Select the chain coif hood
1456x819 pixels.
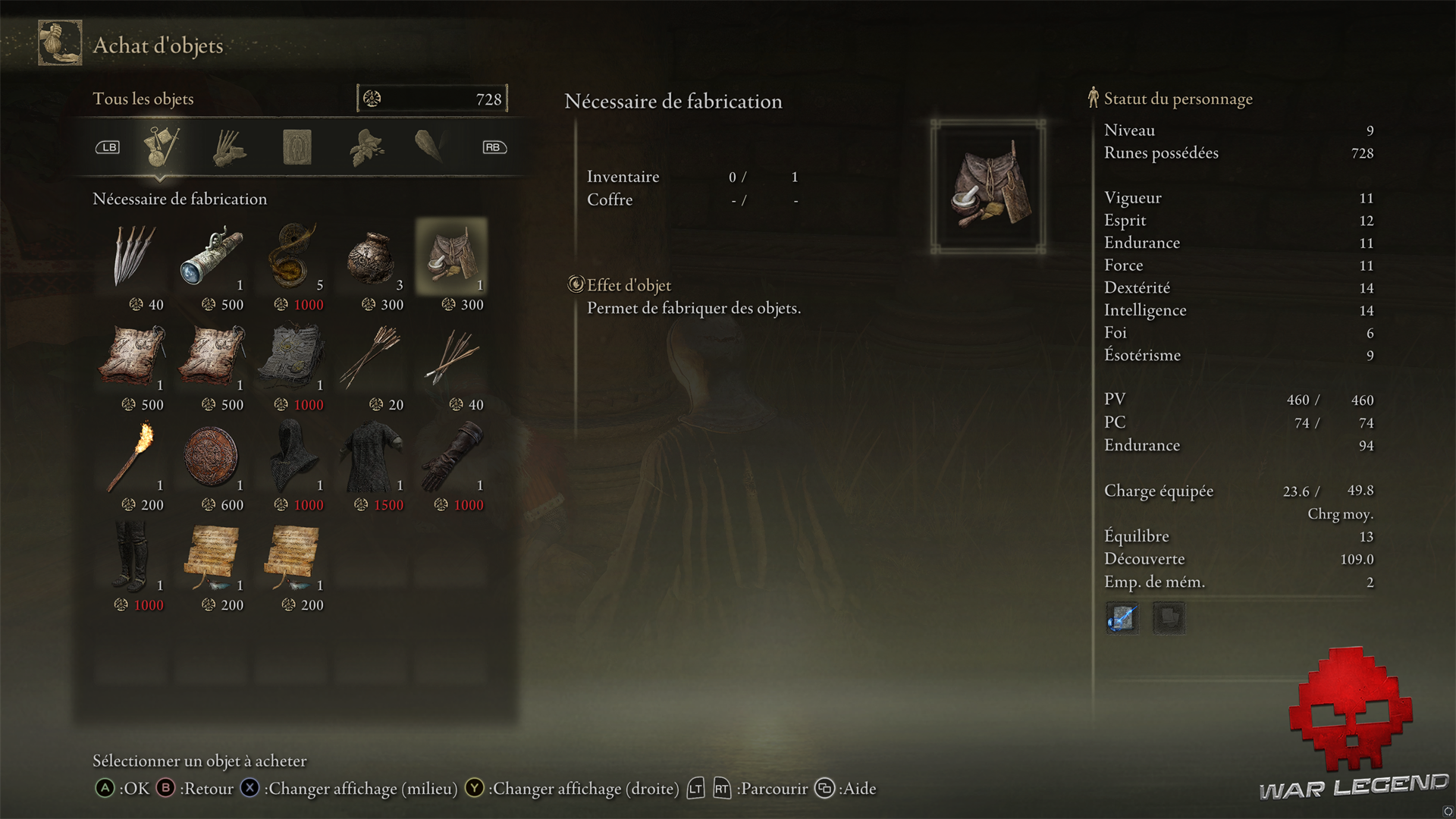coord(293,457)
